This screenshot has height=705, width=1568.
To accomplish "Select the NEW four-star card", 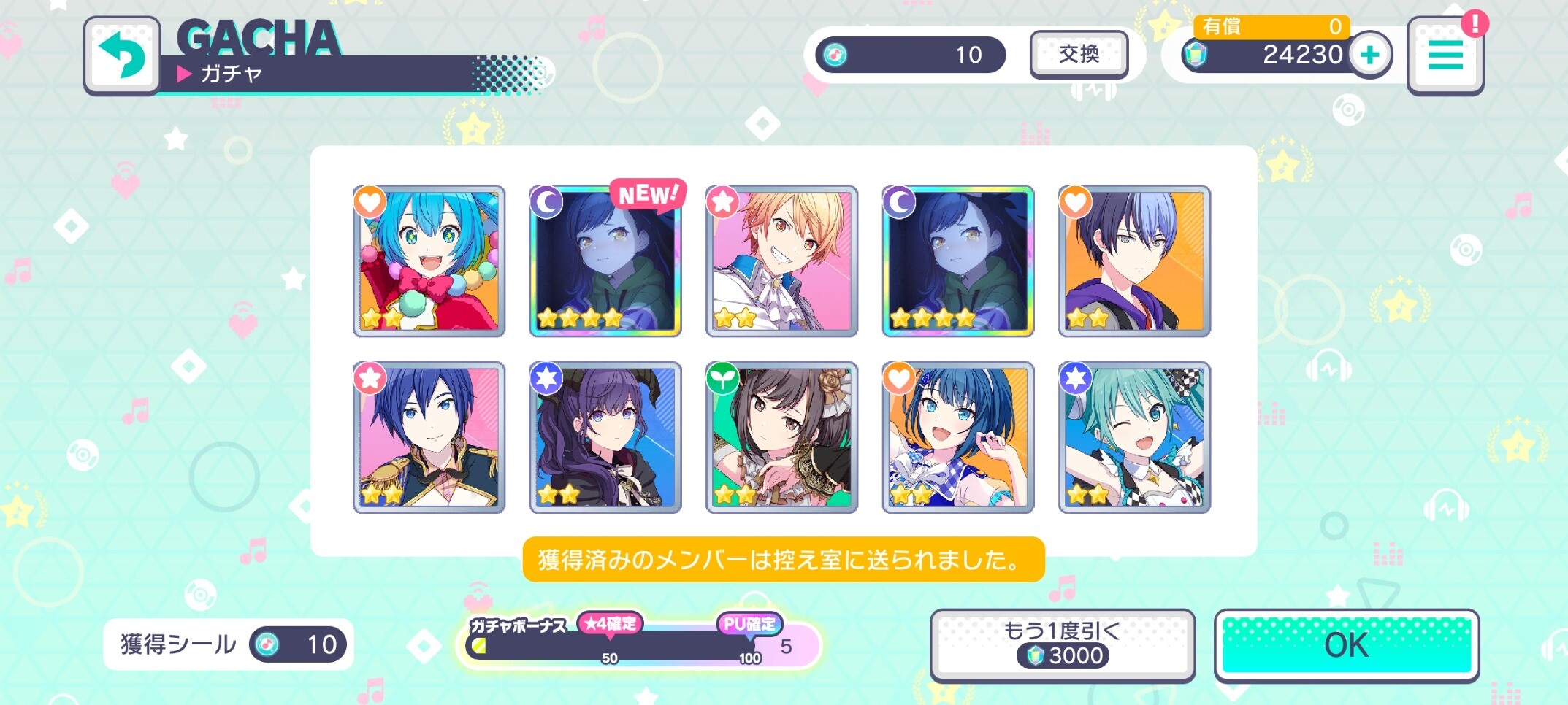I will 605,261.
